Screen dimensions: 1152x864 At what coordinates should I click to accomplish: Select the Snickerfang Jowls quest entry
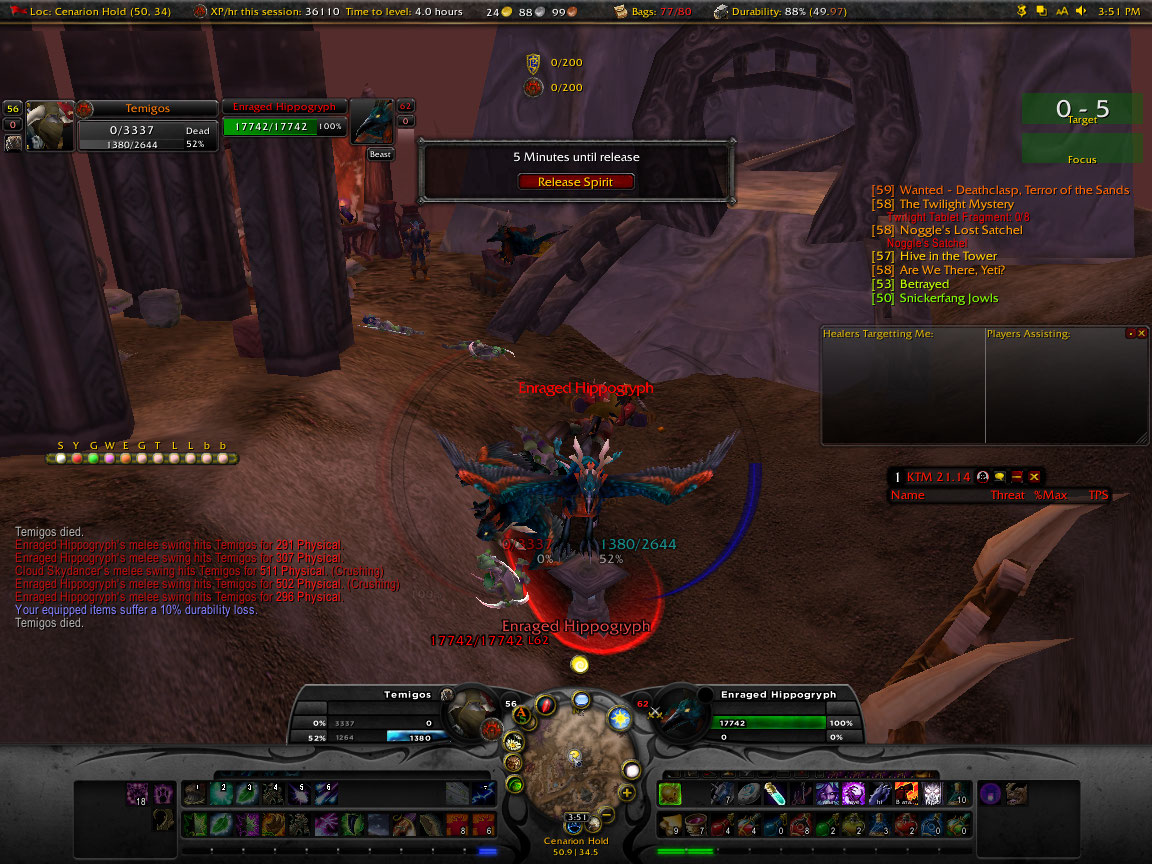pos(948,298)
